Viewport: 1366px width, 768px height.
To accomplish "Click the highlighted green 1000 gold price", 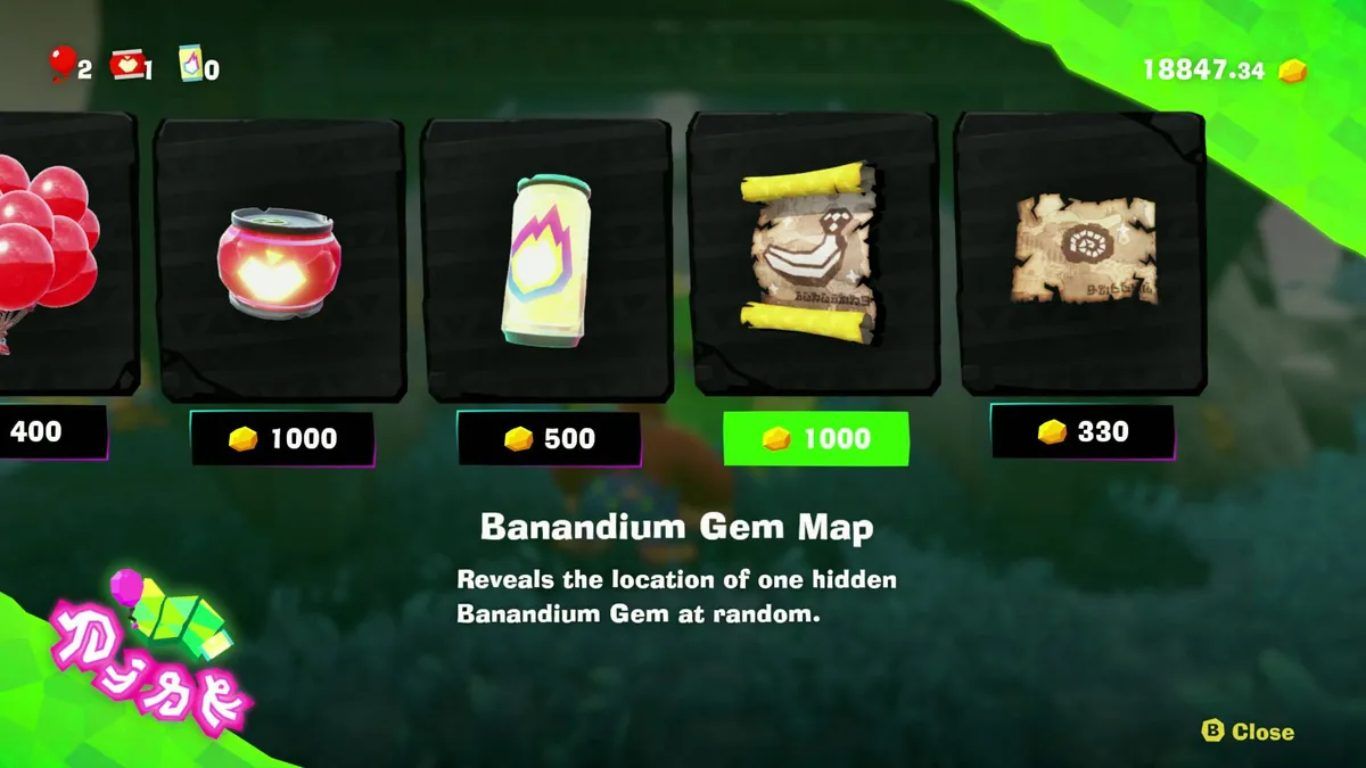I will [816, 438].
